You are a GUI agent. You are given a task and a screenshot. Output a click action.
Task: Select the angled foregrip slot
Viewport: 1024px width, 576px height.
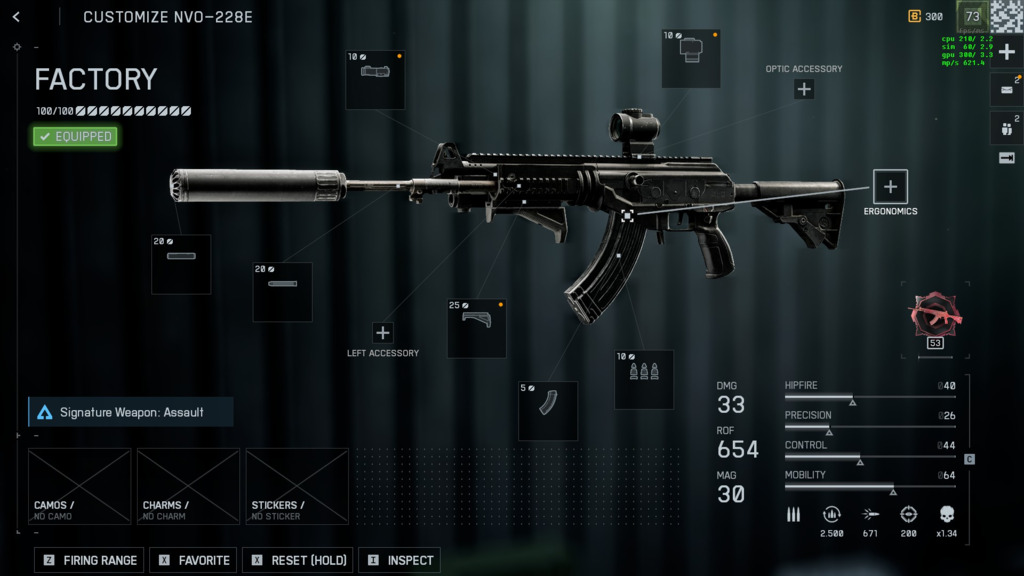pos(476,328)
